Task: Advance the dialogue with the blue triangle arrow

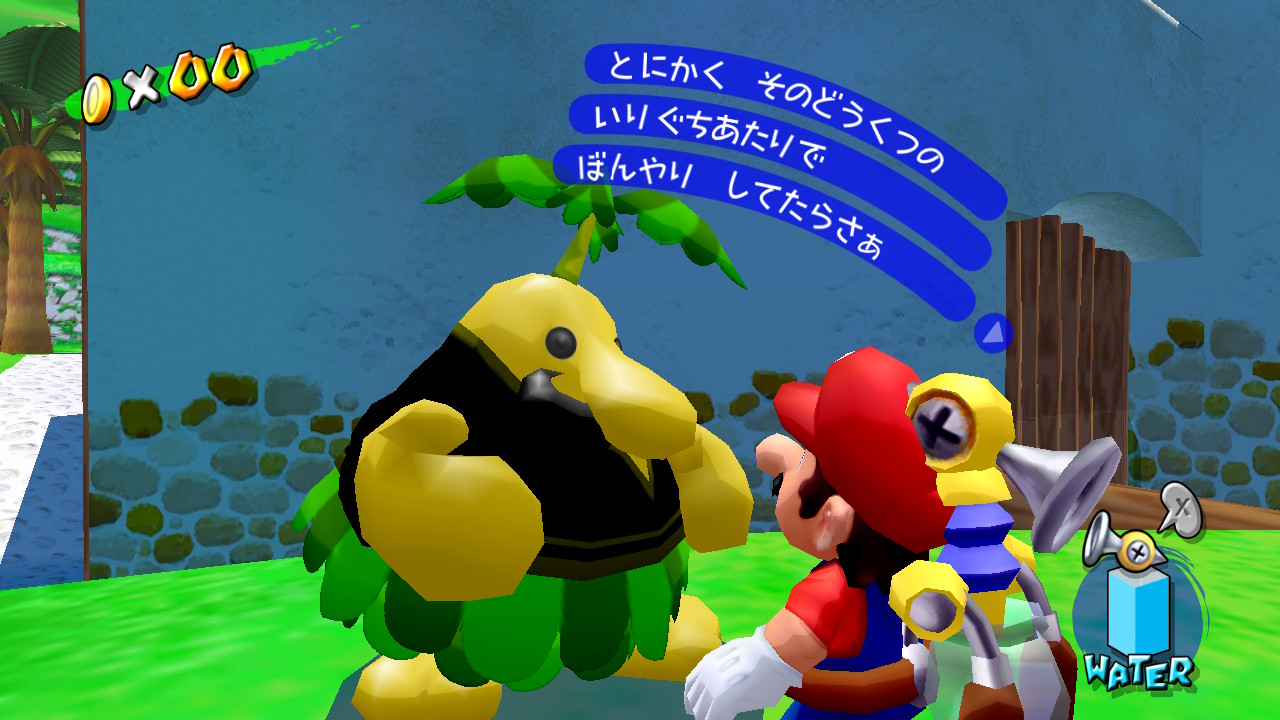Action: [x=992, y=333]
